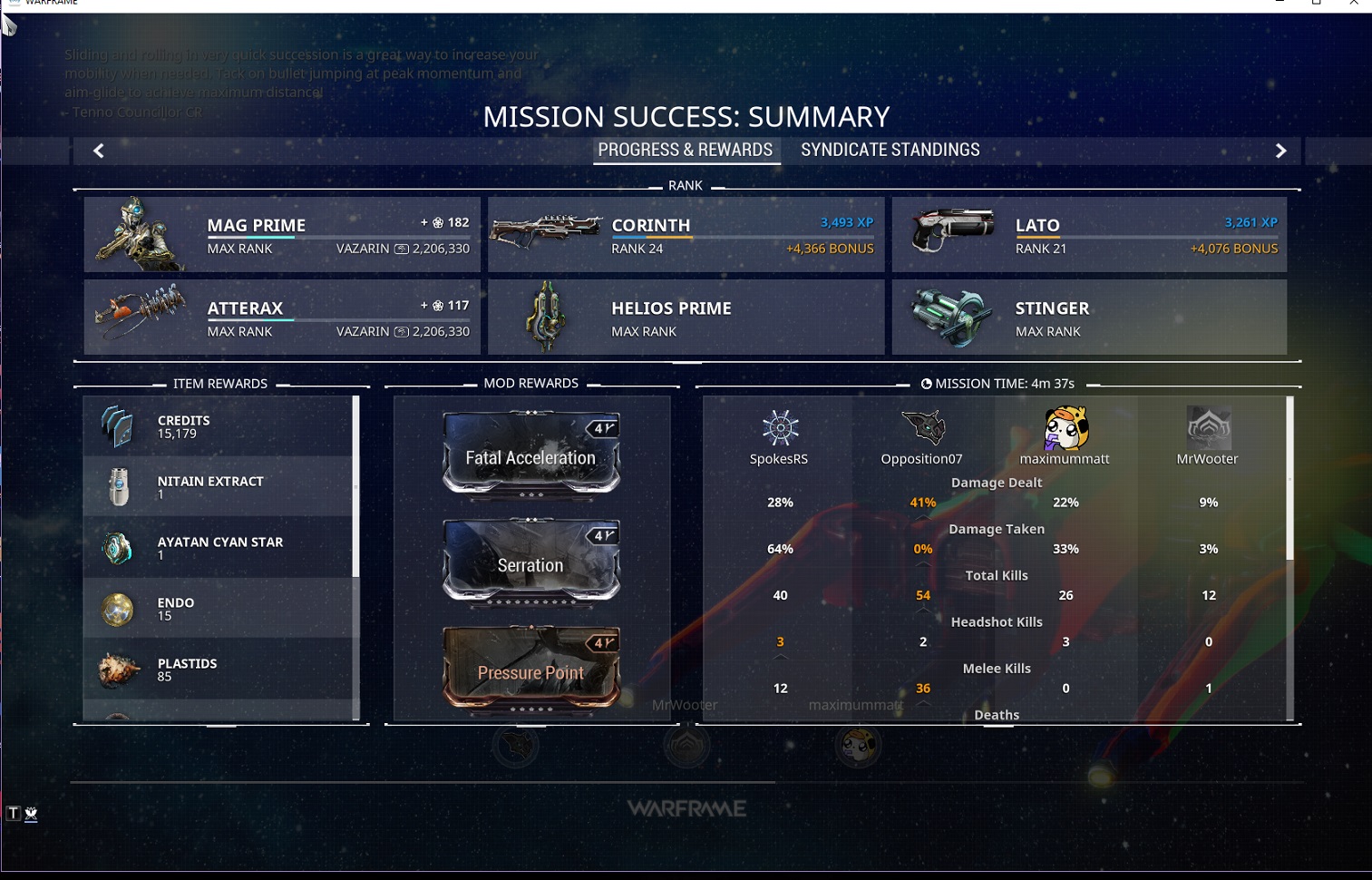Open the Corinth weapon rank card
The width and height of the screenshot is (1372, 880).
tap(686, 235)
